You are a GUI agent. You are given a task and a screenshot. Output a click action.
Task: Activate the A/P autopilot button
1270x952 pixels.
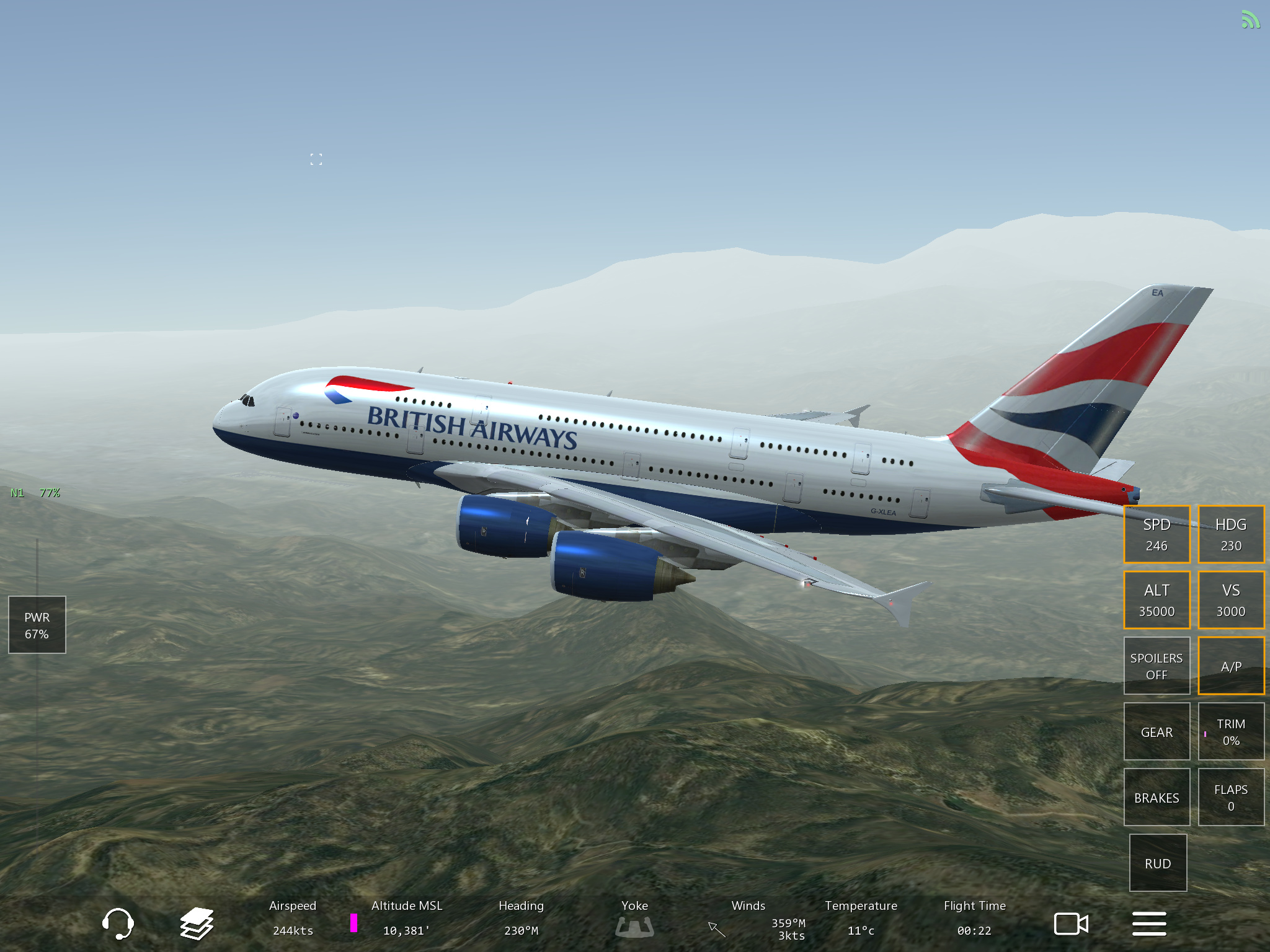(1231, 666)
